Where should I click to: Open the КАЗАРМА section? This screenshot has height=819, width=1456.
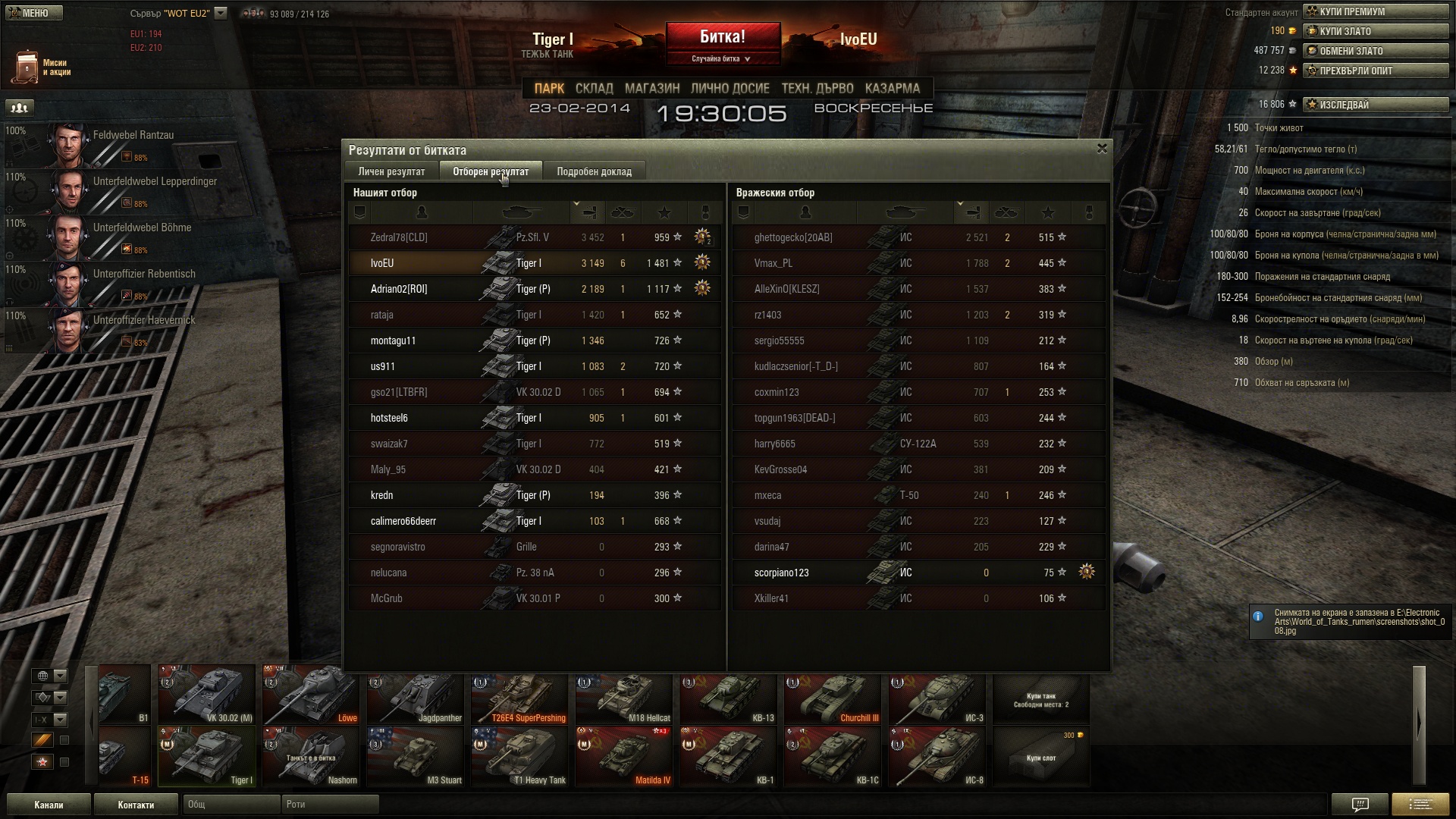coord(892,88)
